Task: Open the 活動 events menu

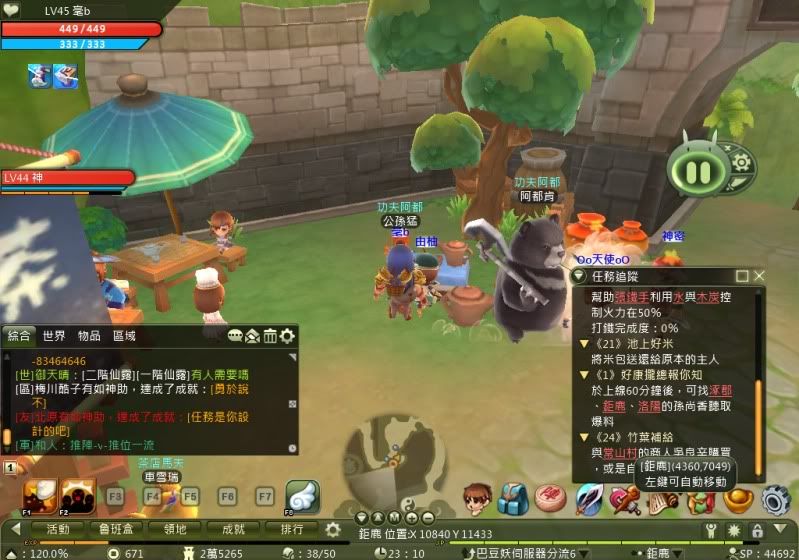Action: point(59,529)
